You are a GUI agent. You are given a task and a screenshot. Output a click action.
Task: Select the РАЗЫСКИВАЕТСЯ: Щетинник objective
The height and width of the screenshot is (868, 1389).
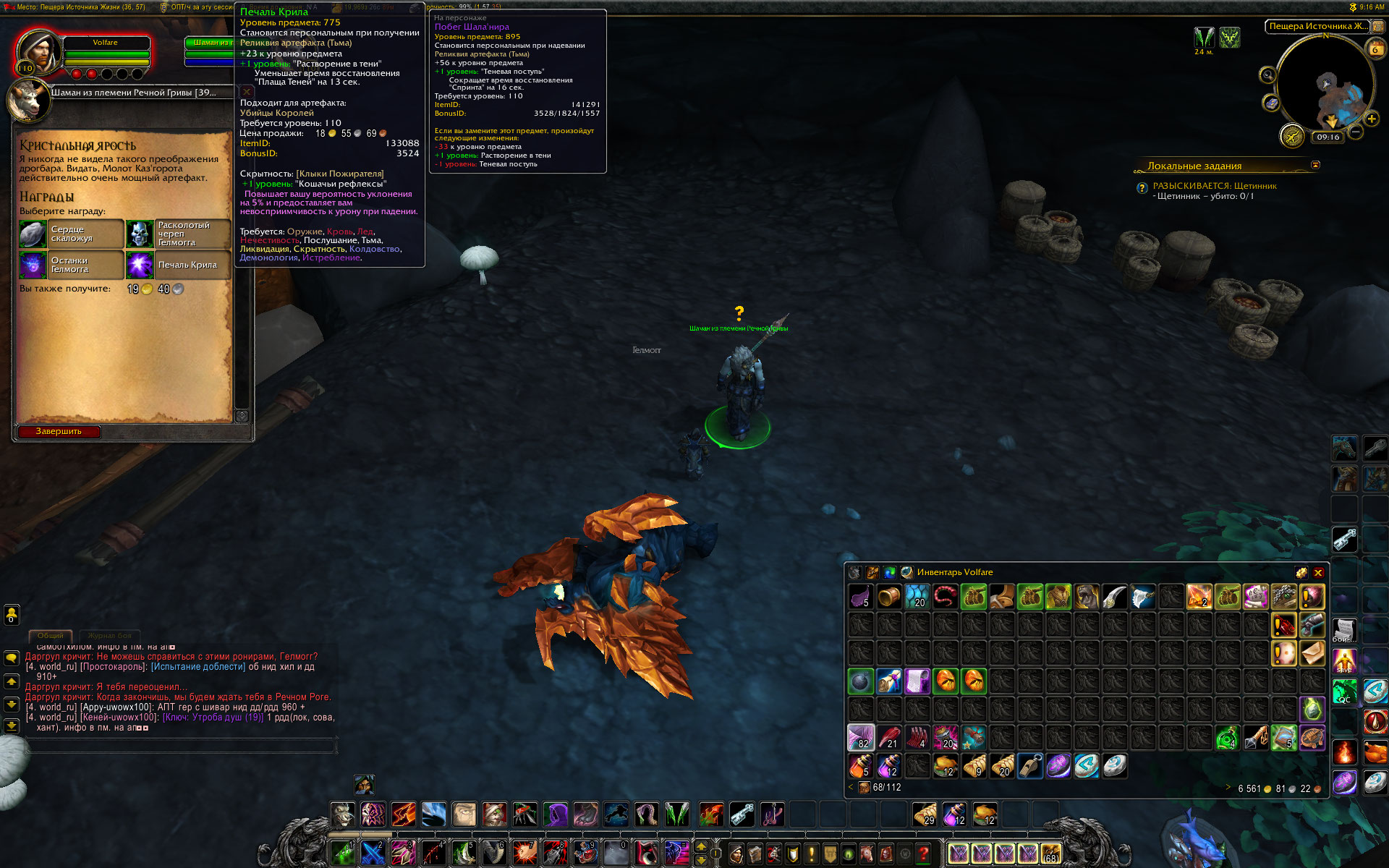(x=1215, y=186)
